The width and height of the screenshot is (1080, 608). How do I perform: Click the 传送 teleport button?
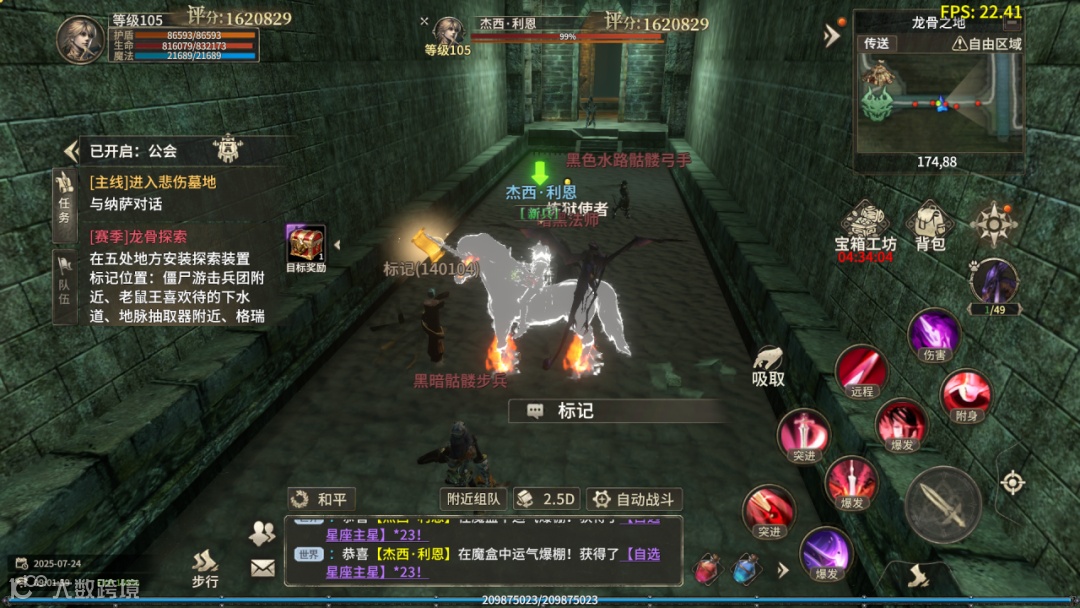tap(876, 44)
